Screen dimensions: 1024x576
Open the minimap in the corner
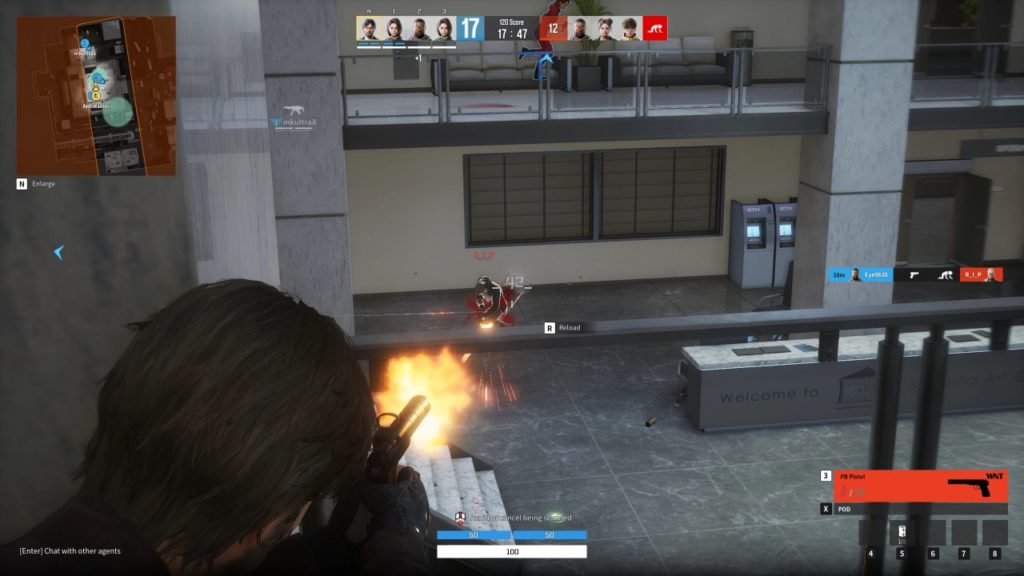coord(96,95)
